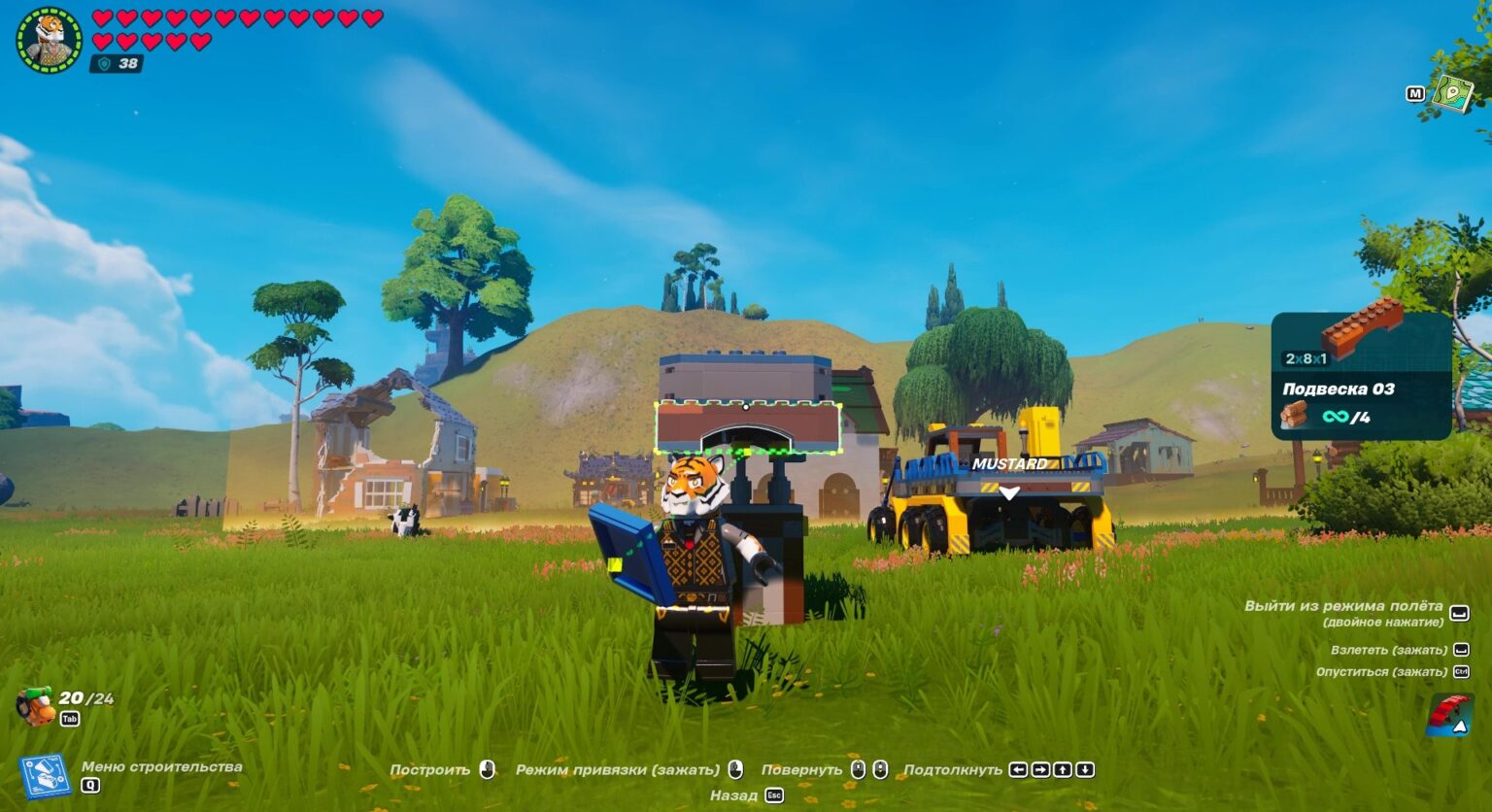Toggle flight mode exit via Выйти из режима полёта

(x=1341, y=606)
